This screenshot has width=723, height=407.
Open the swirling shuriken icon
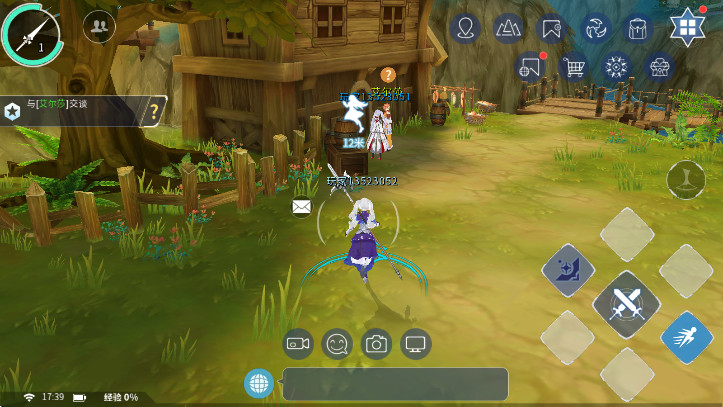point(595,28)
